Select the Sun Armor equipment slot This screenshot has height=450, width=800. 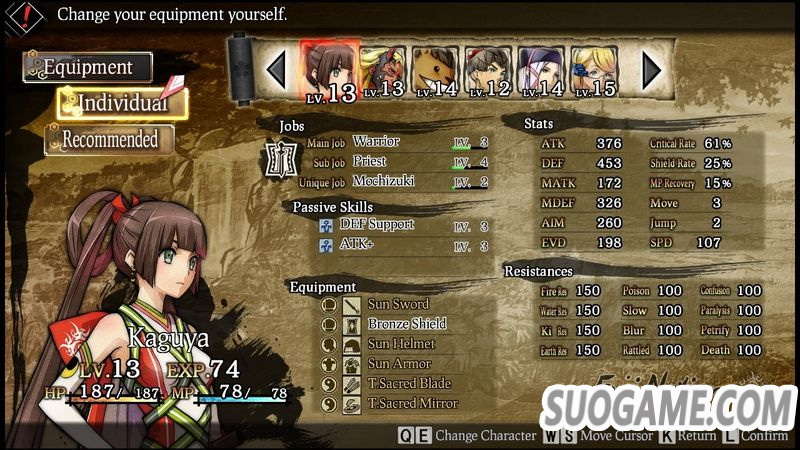coord(398,364)
